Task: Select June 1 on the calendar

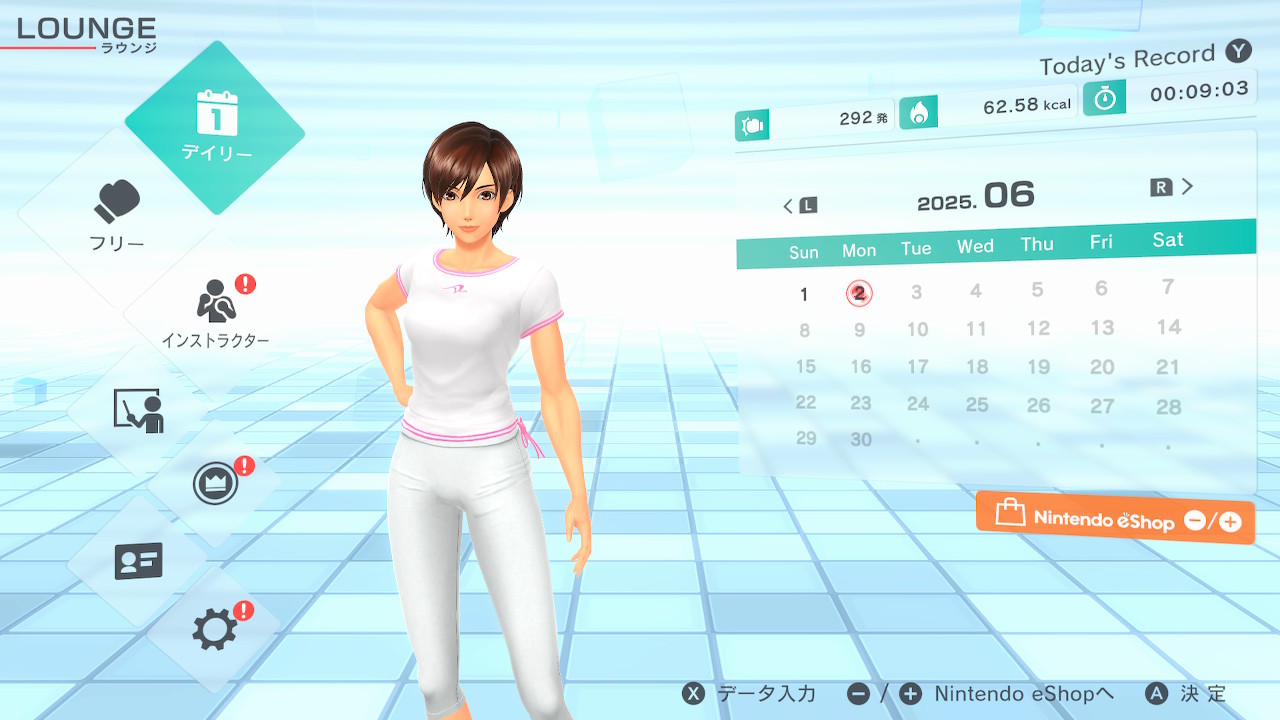Action: [804, 294]
